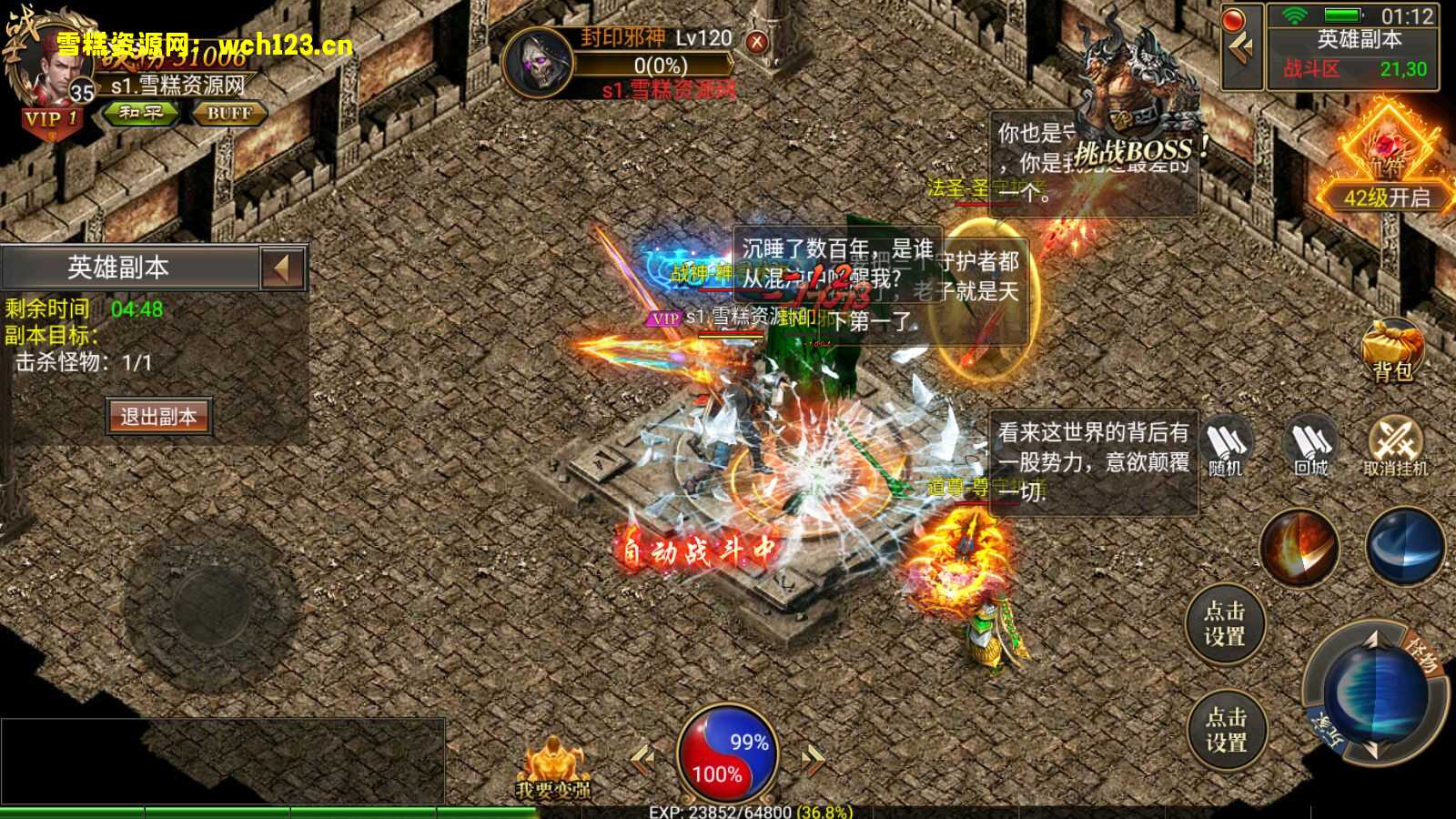Toggle the 和平 peace attack mode

141,115
